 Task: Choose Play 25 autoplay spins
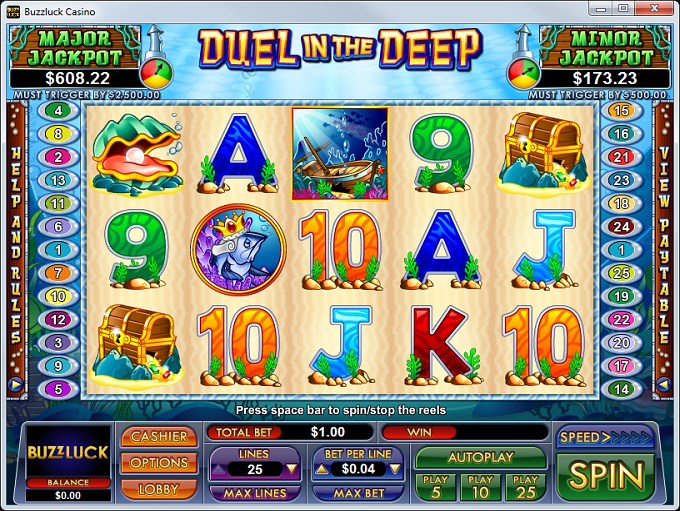[x=526, y=486]
